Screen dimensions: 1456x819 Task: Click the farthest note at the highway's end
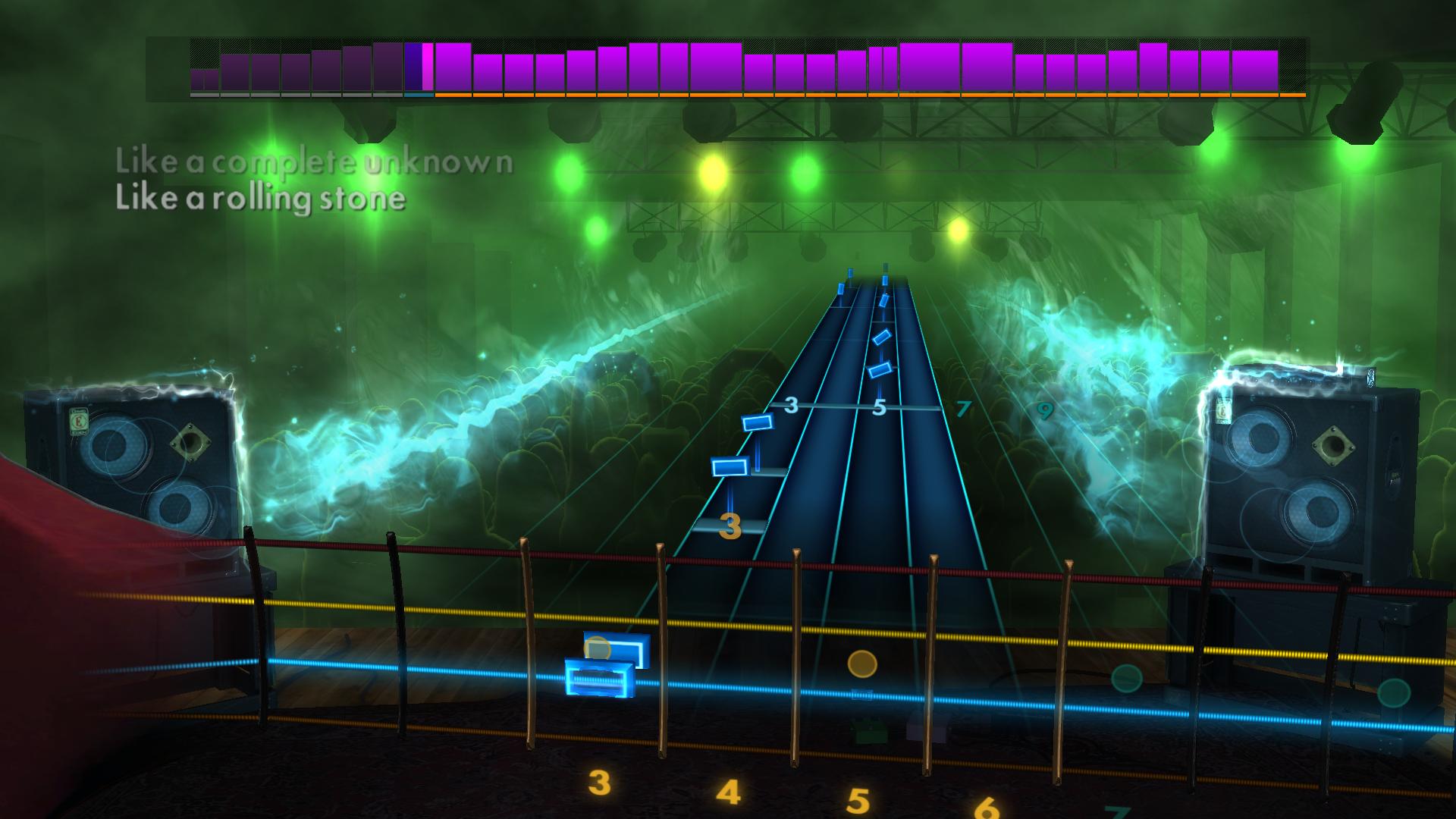click(x=852, y=288)
